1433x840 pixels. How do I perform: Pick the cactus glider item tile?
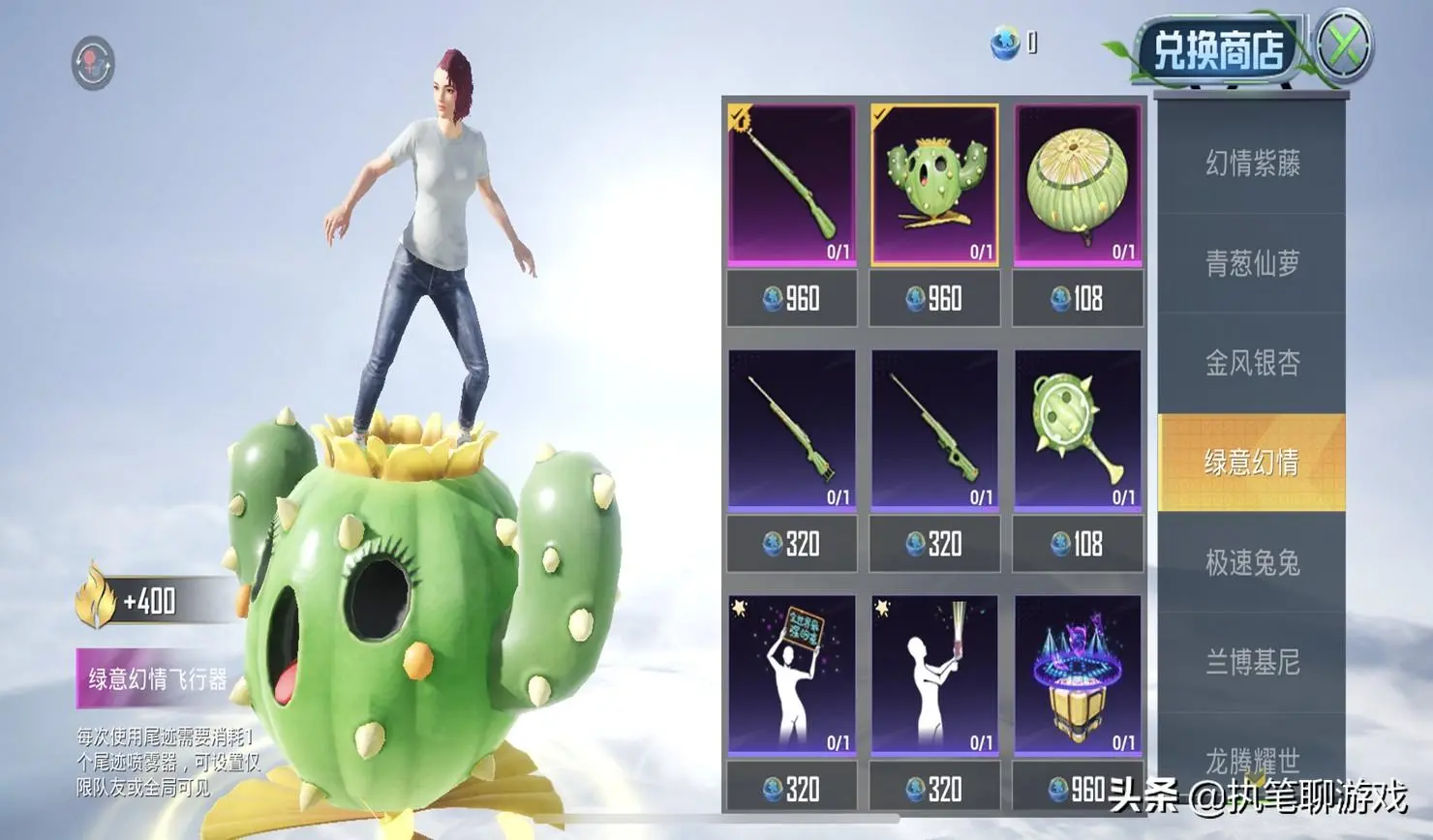(934, 184)
